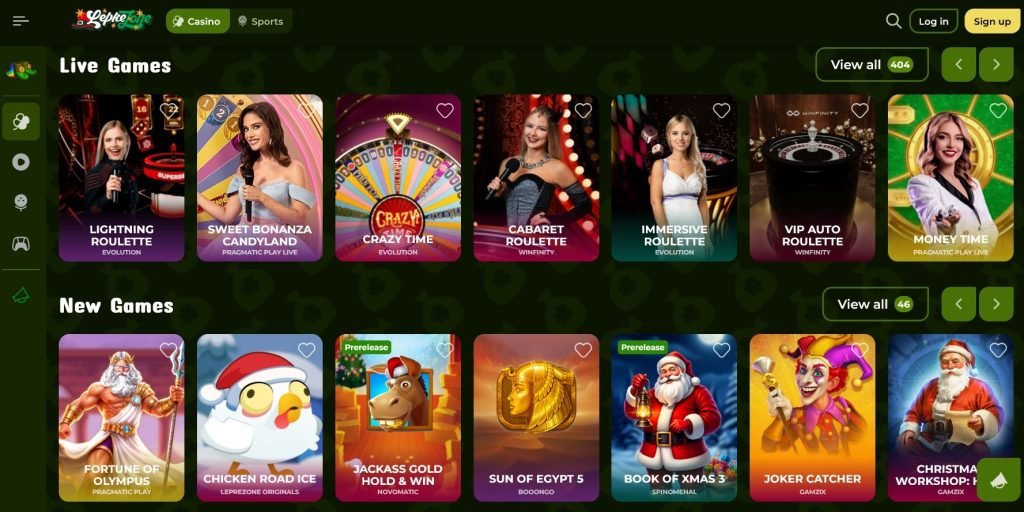The image size is (1024, 512).
Task: Launch Sweet Bonanza Candyland
Action: [x=259, y=178]
